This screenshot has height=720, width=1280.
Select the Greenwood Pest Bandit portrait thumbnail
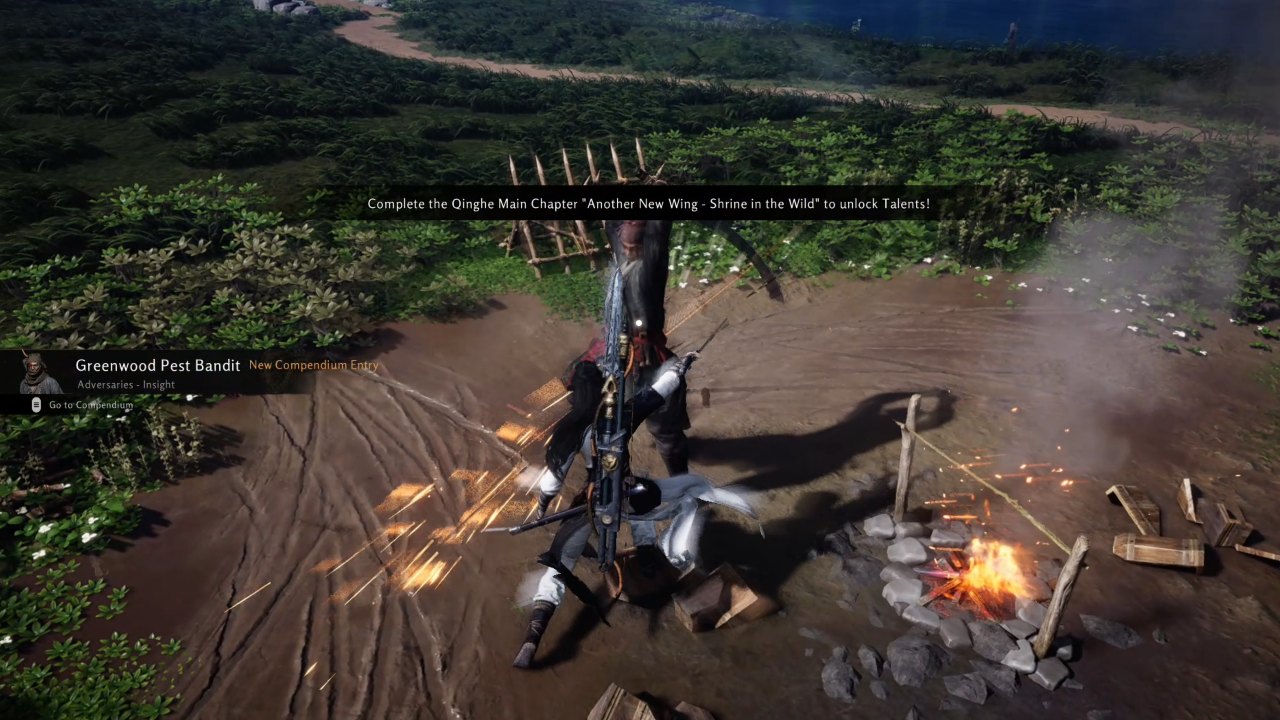coord(40,373)
